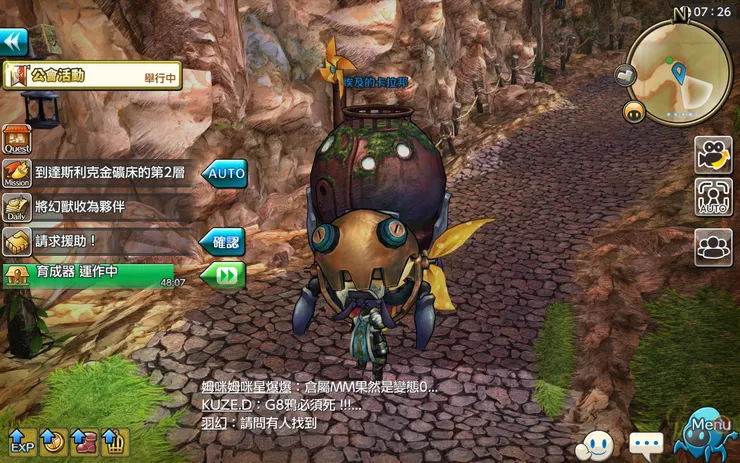
Task: Toggle the camera rotation button
Action: pyautogui.click(x=713, y=155)
